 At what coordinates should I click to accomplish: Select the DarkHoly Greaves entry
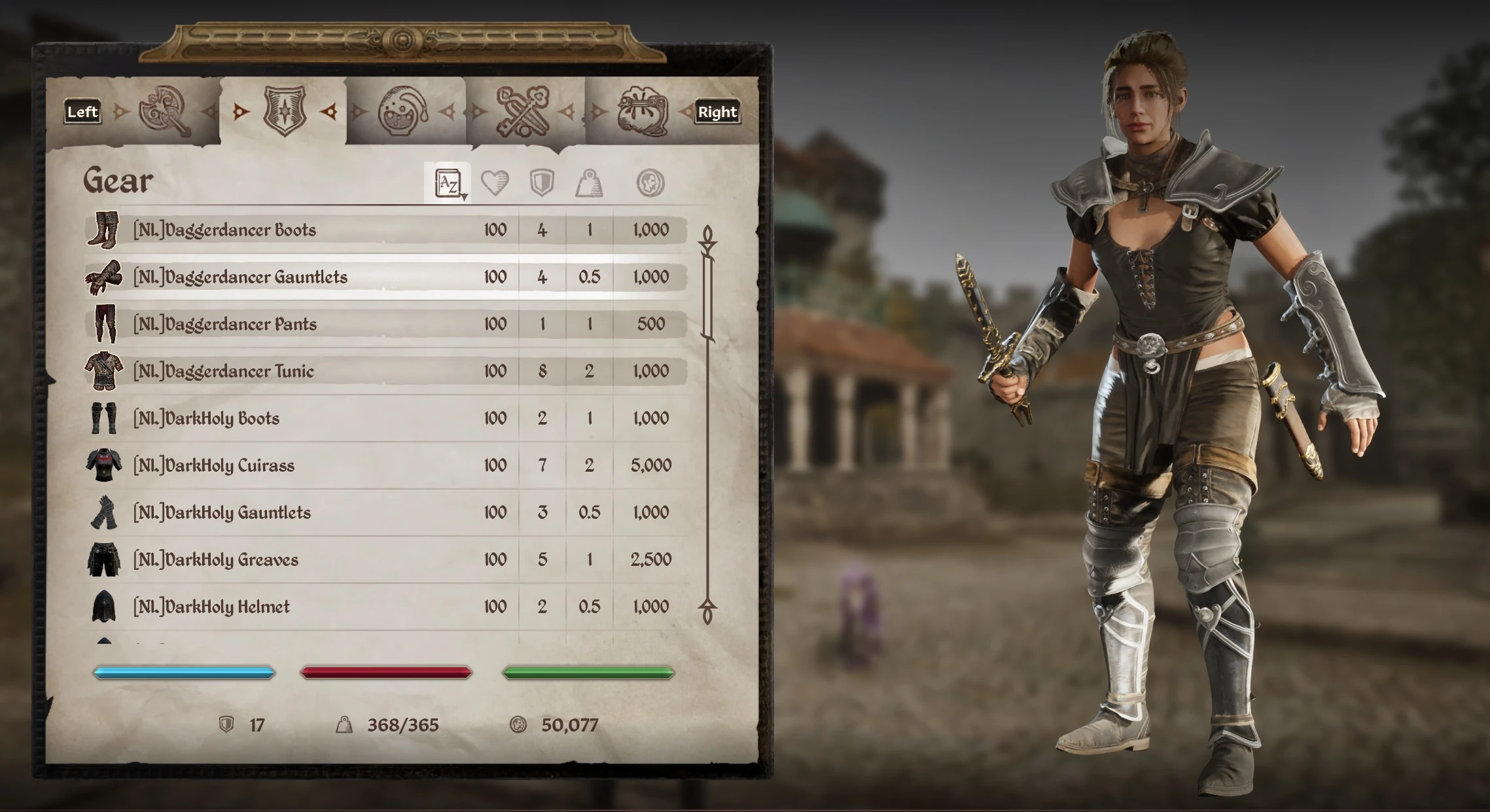(215, 560)
